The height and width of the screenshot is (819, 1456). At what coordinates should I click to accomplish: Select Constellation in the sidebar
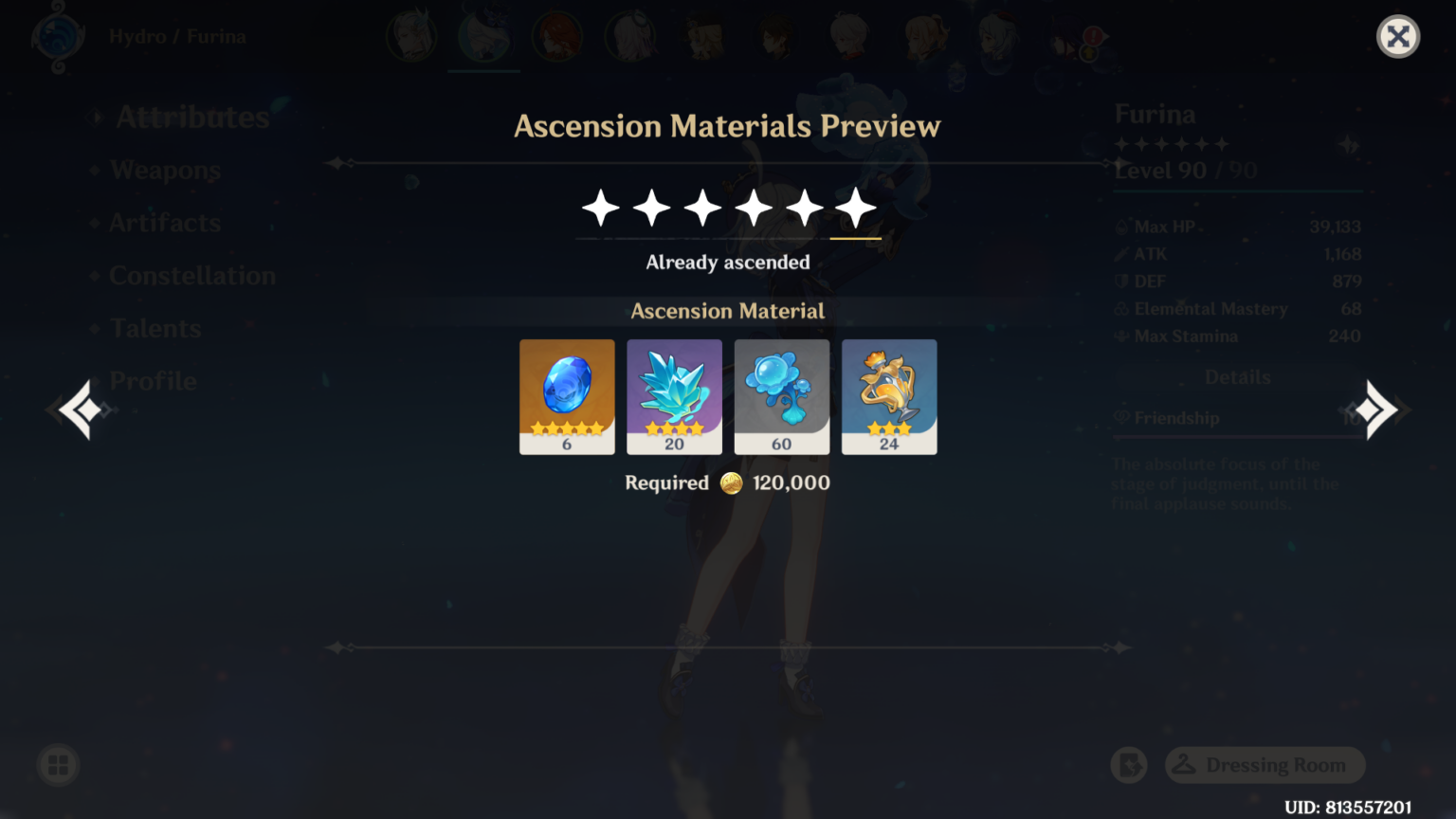point(192,275)
